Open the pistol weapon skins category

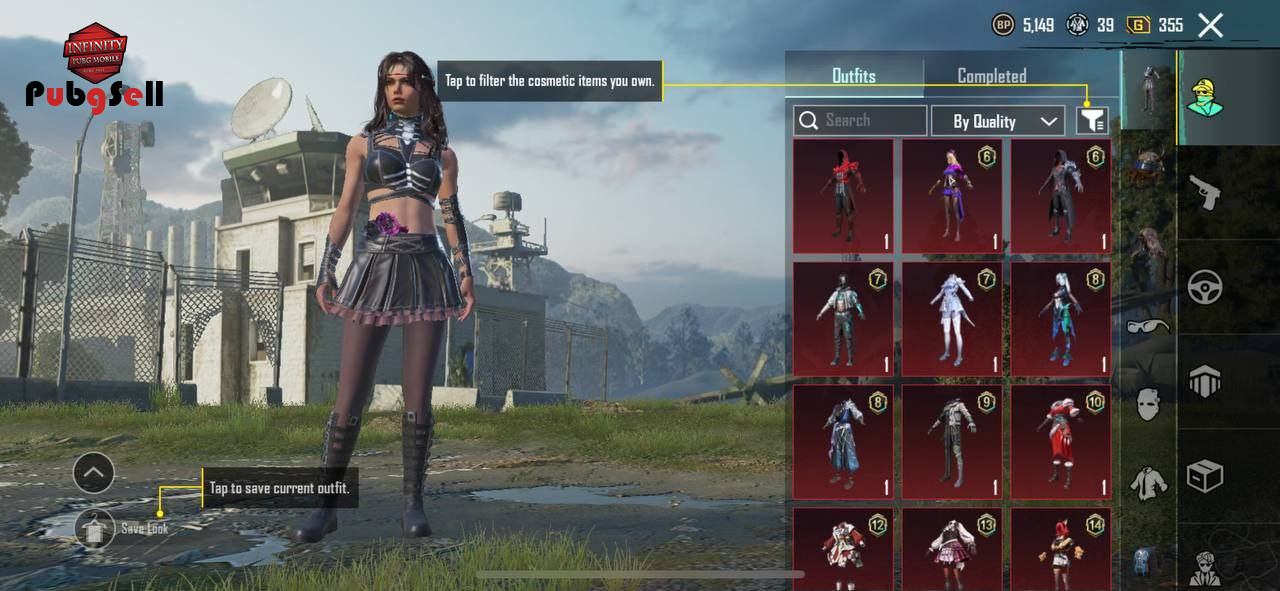1204,192
